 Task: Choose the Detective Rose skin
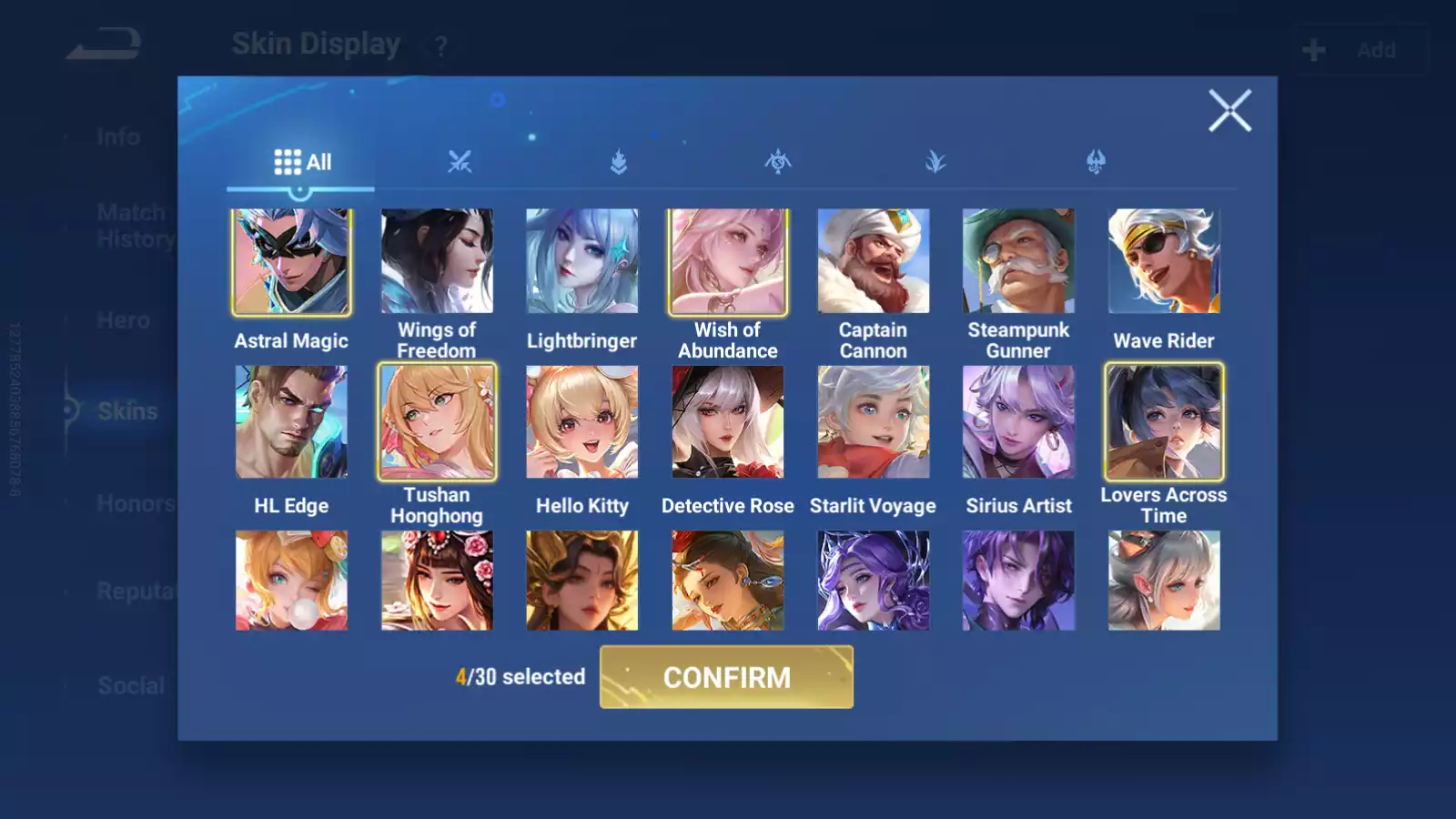click(728, 422)
